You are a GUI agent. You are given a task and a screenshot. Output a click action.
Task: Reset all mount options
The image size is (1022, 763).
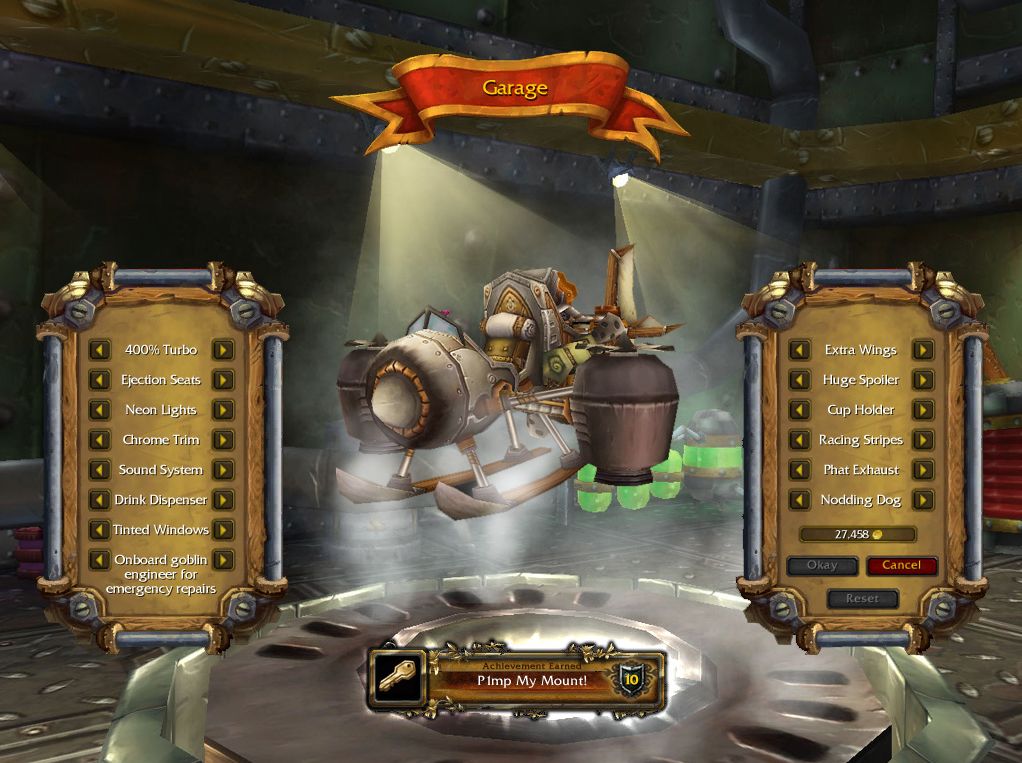pyautogui.click(x=862, y=599)
